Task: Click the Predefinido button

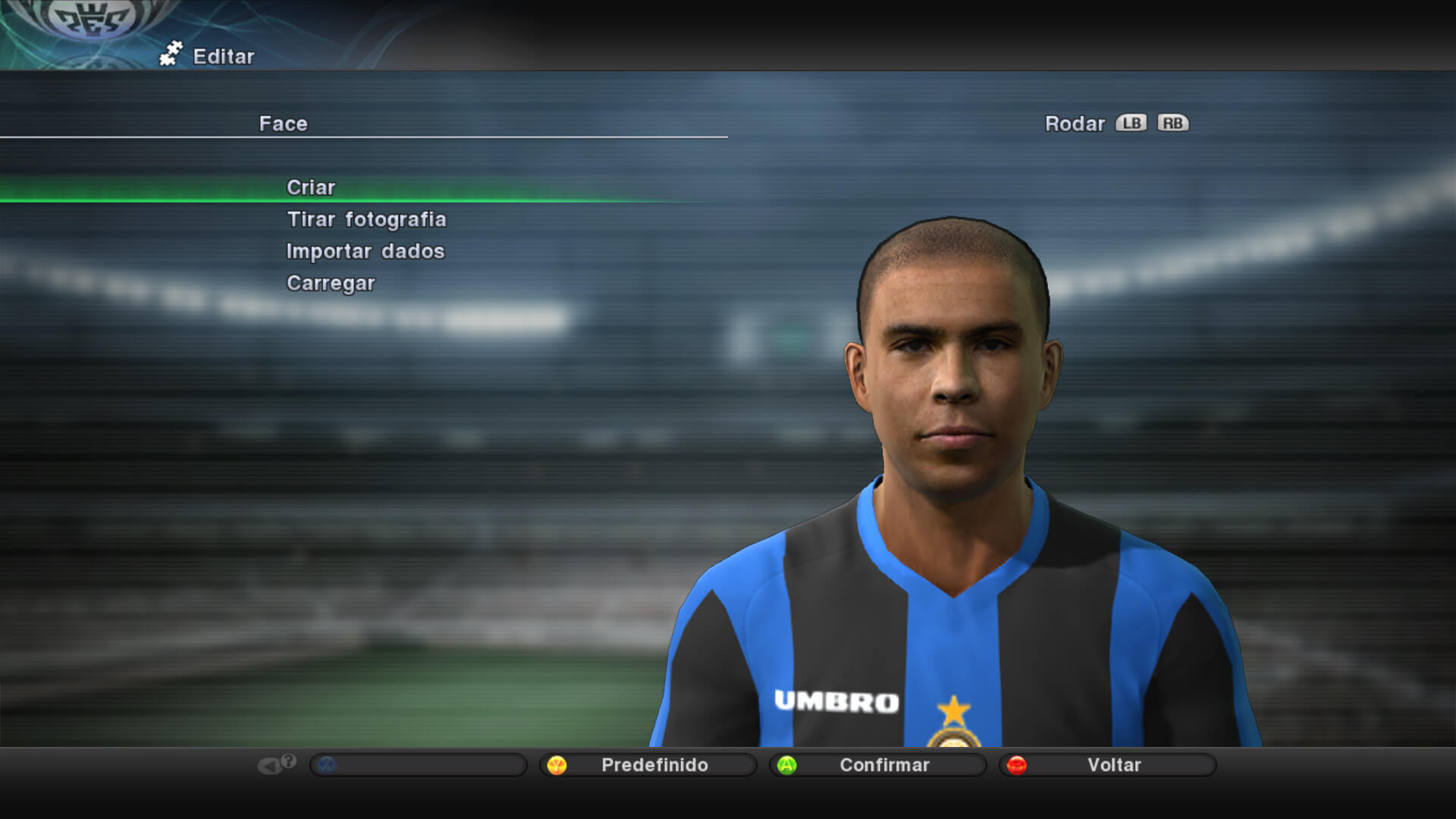Action: click(649, 765)
